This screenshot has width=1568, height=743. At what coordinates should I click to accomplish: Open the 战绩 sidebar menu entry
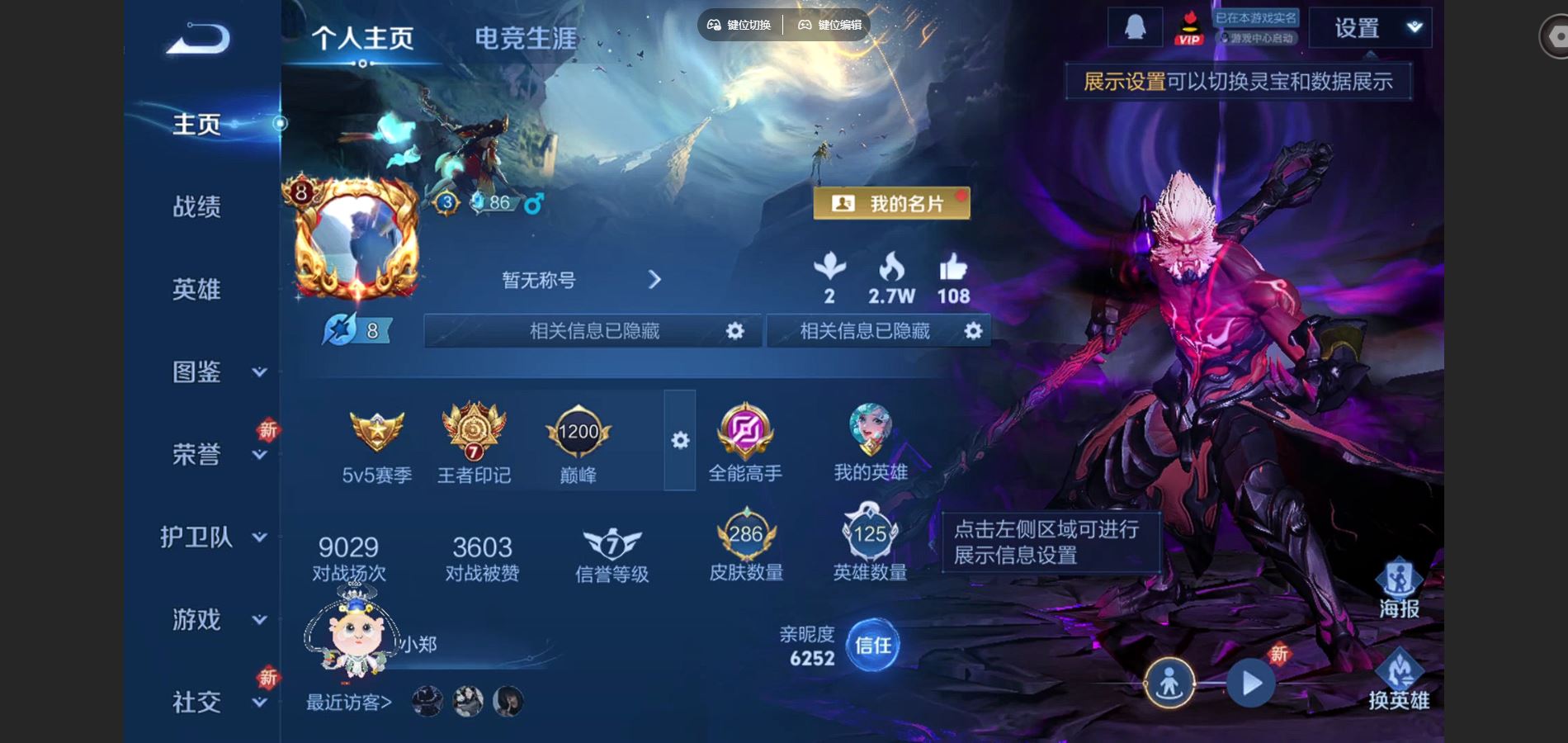coord(198,208)
